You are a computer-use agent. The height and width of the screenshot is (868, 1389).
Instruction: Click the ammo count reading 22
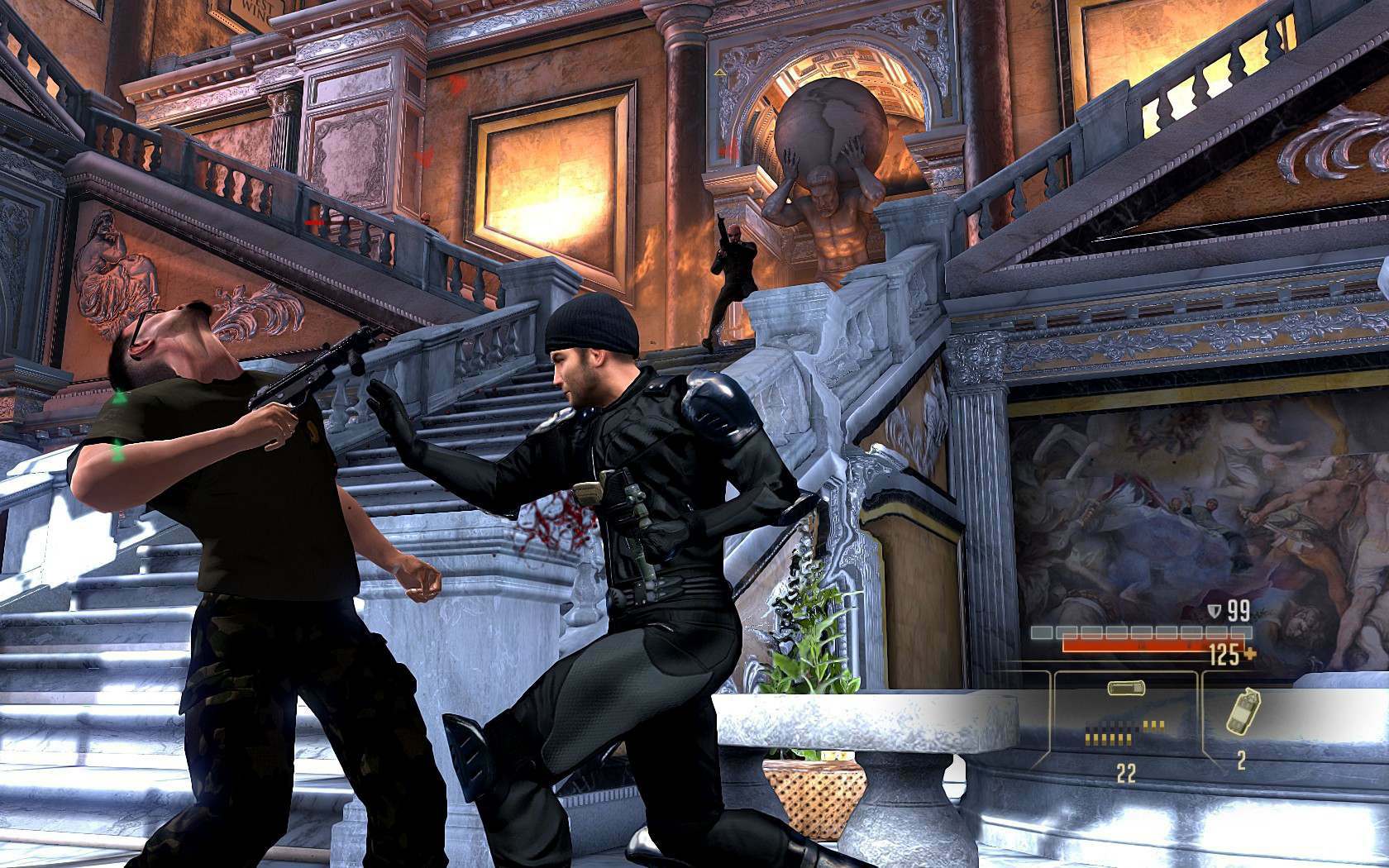[1126, 771]
